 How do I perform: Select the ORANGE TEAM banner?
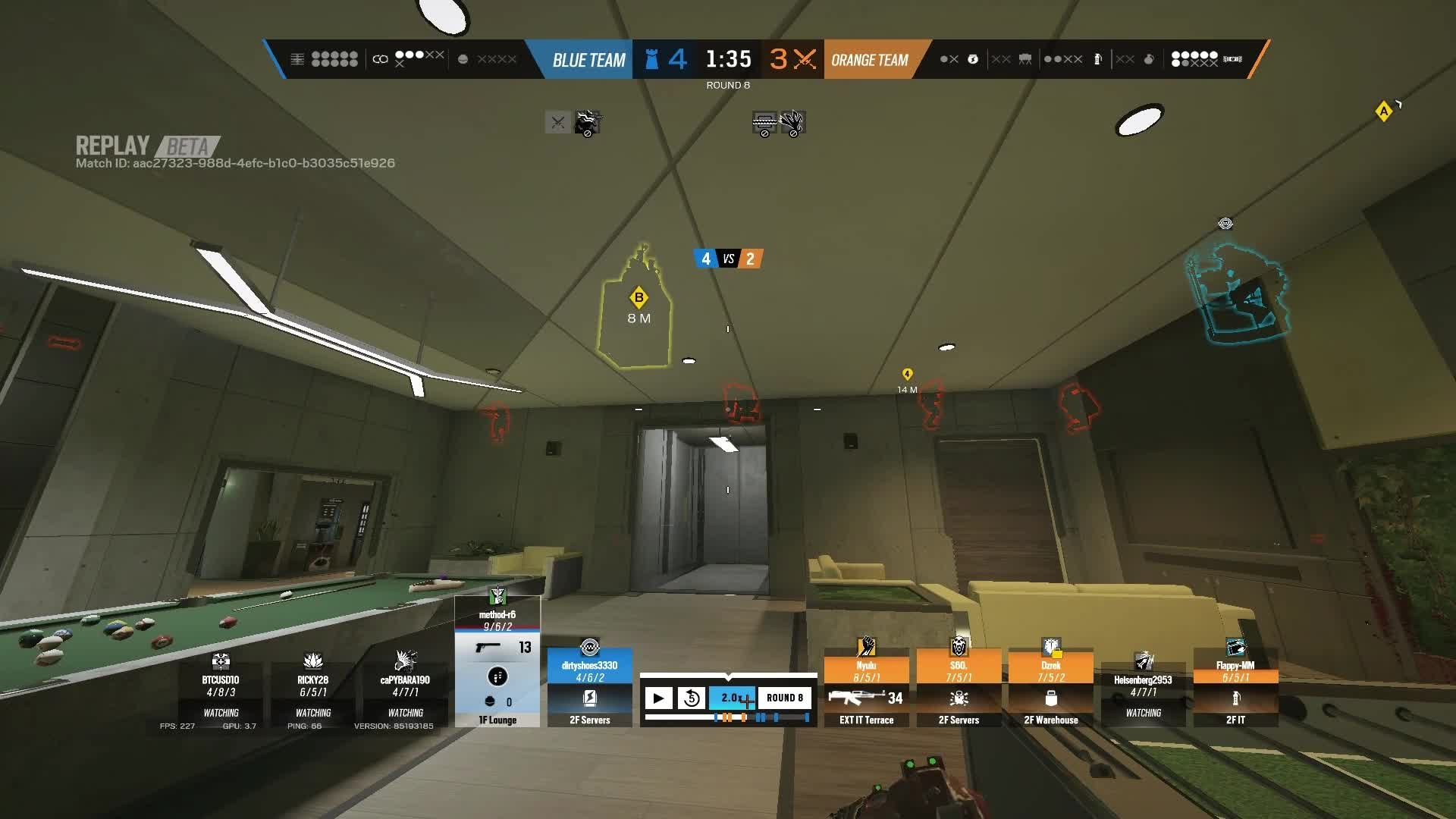point(869,59)
